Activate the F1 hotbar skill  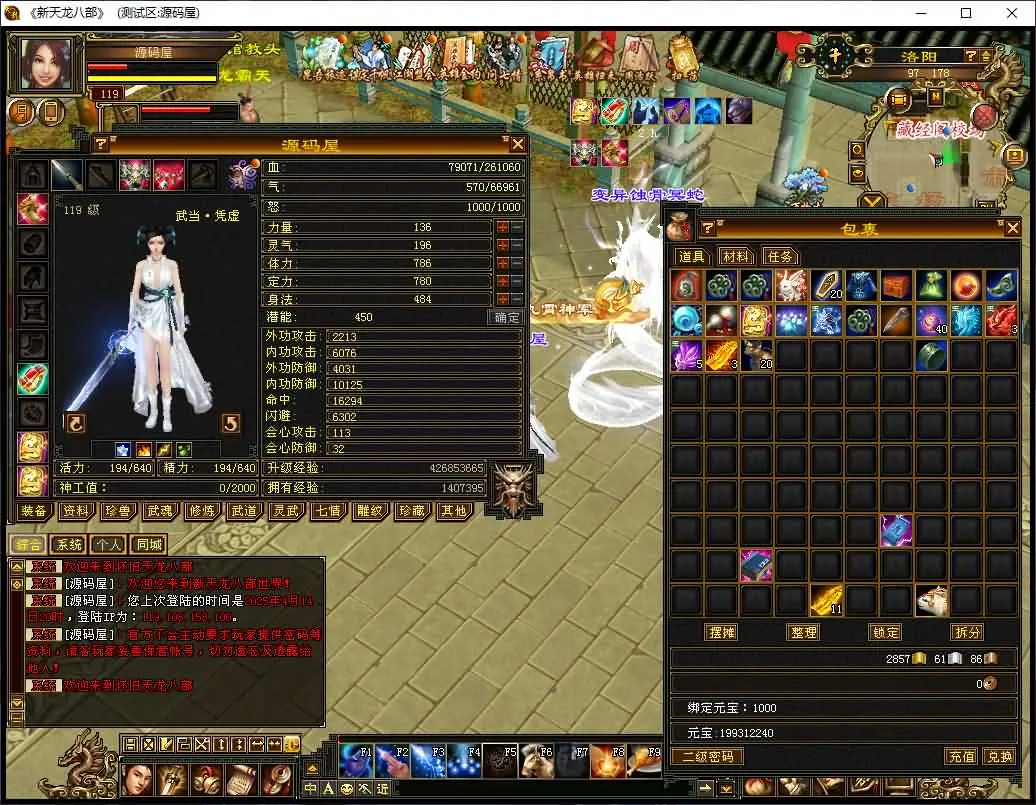point(355,762)
